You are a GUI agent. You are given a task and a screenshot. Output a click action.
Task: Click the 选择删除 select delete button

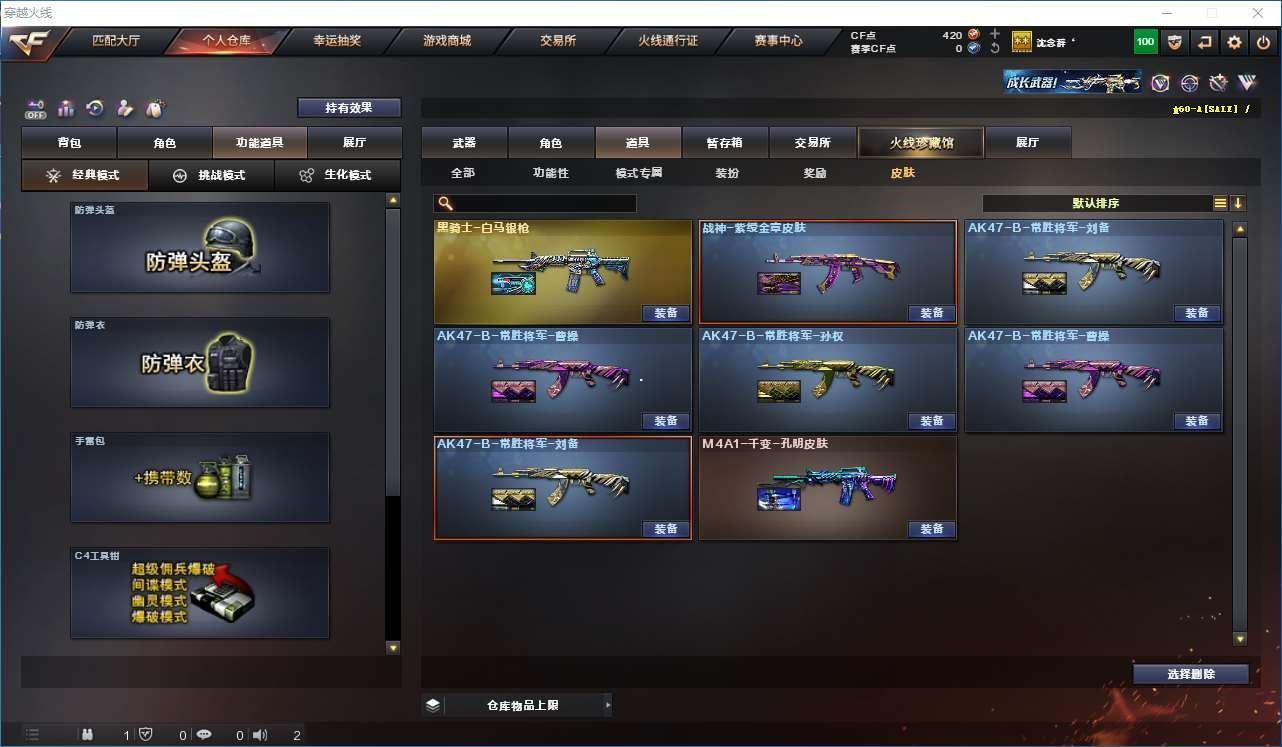(1190, 674)
